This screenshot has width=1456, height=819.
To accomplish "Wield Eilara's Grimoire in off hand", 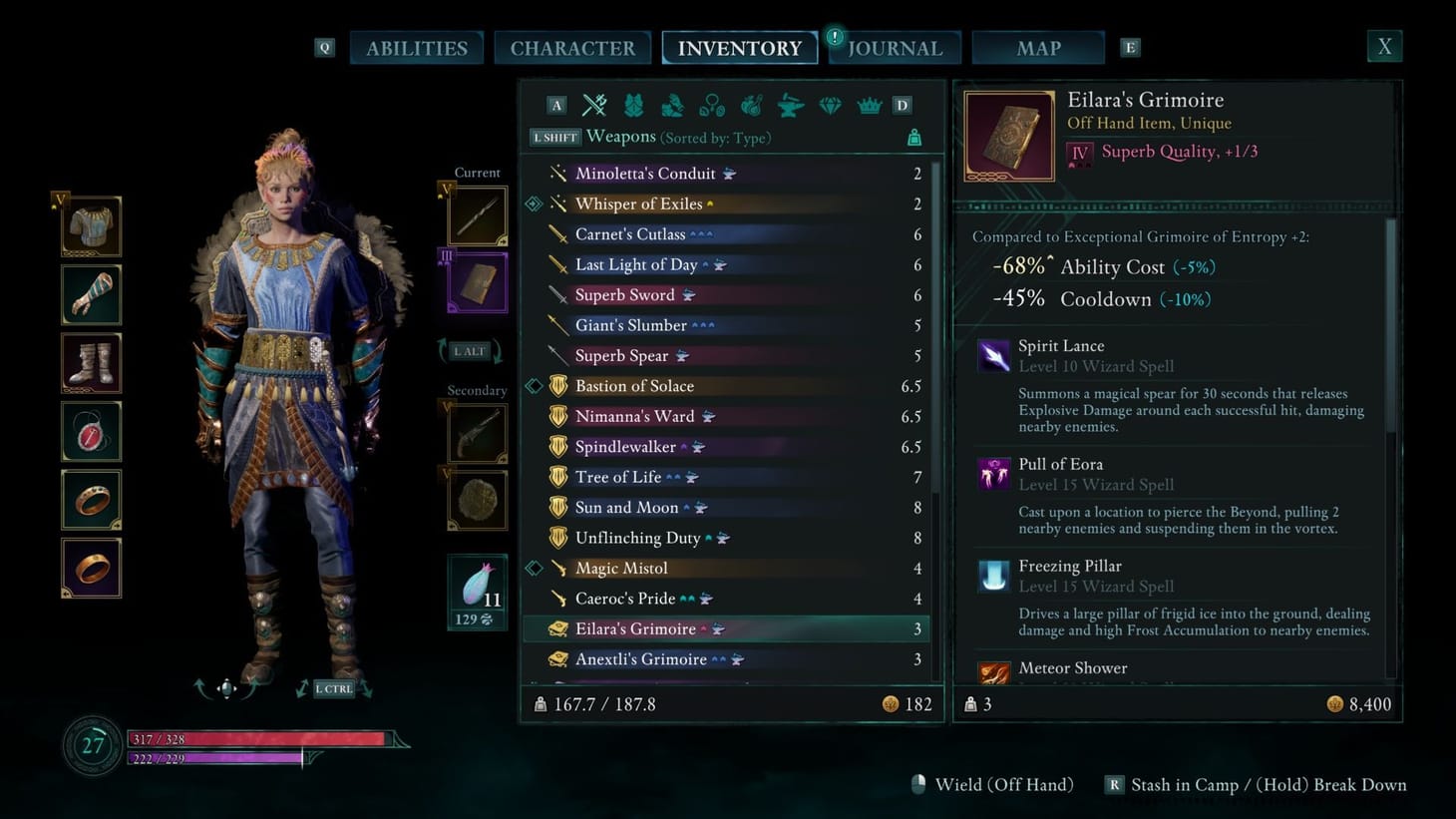I will [1002, 784].
